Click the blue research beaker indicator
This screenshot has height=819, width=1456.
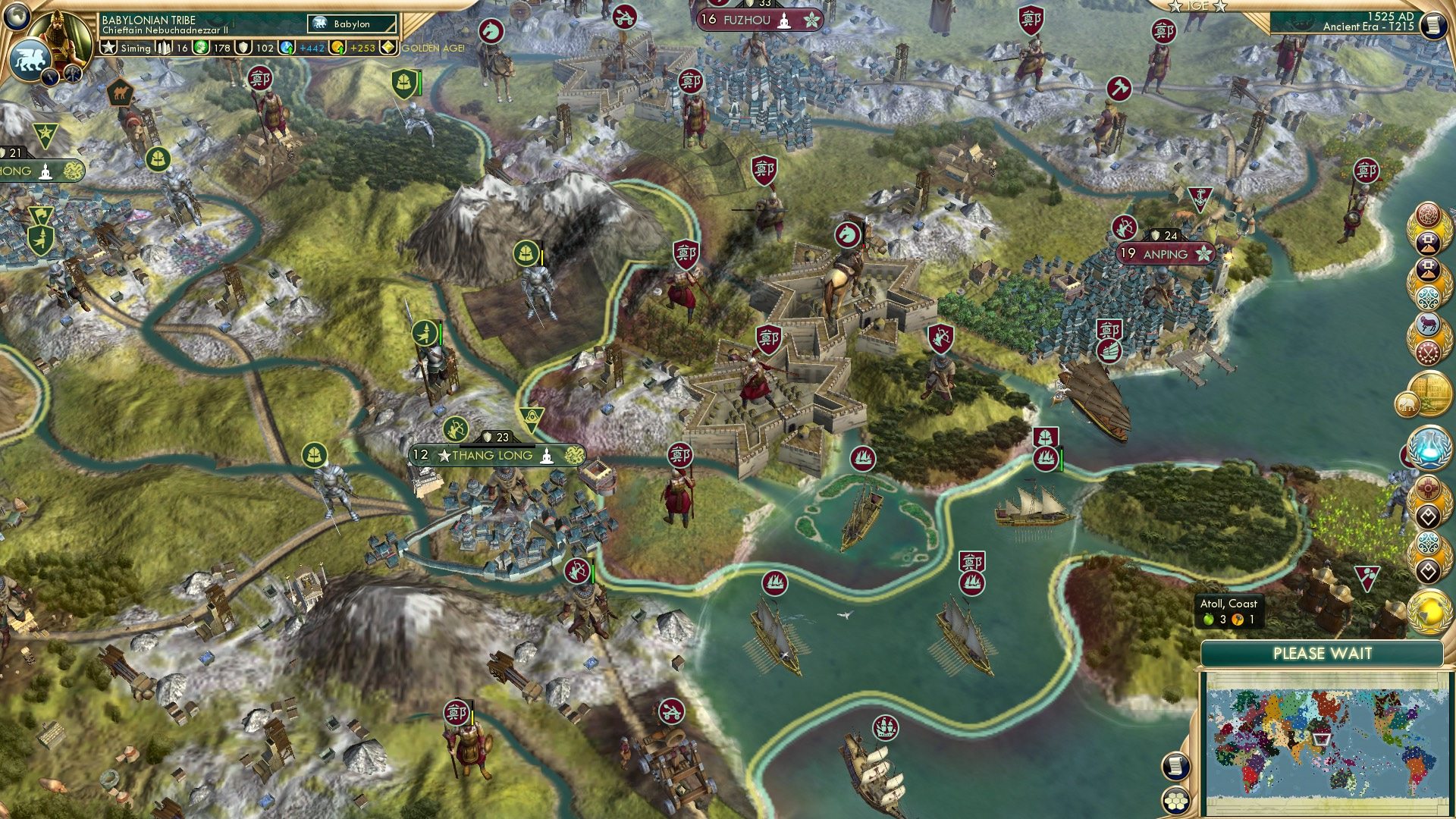tap(285, 46)
